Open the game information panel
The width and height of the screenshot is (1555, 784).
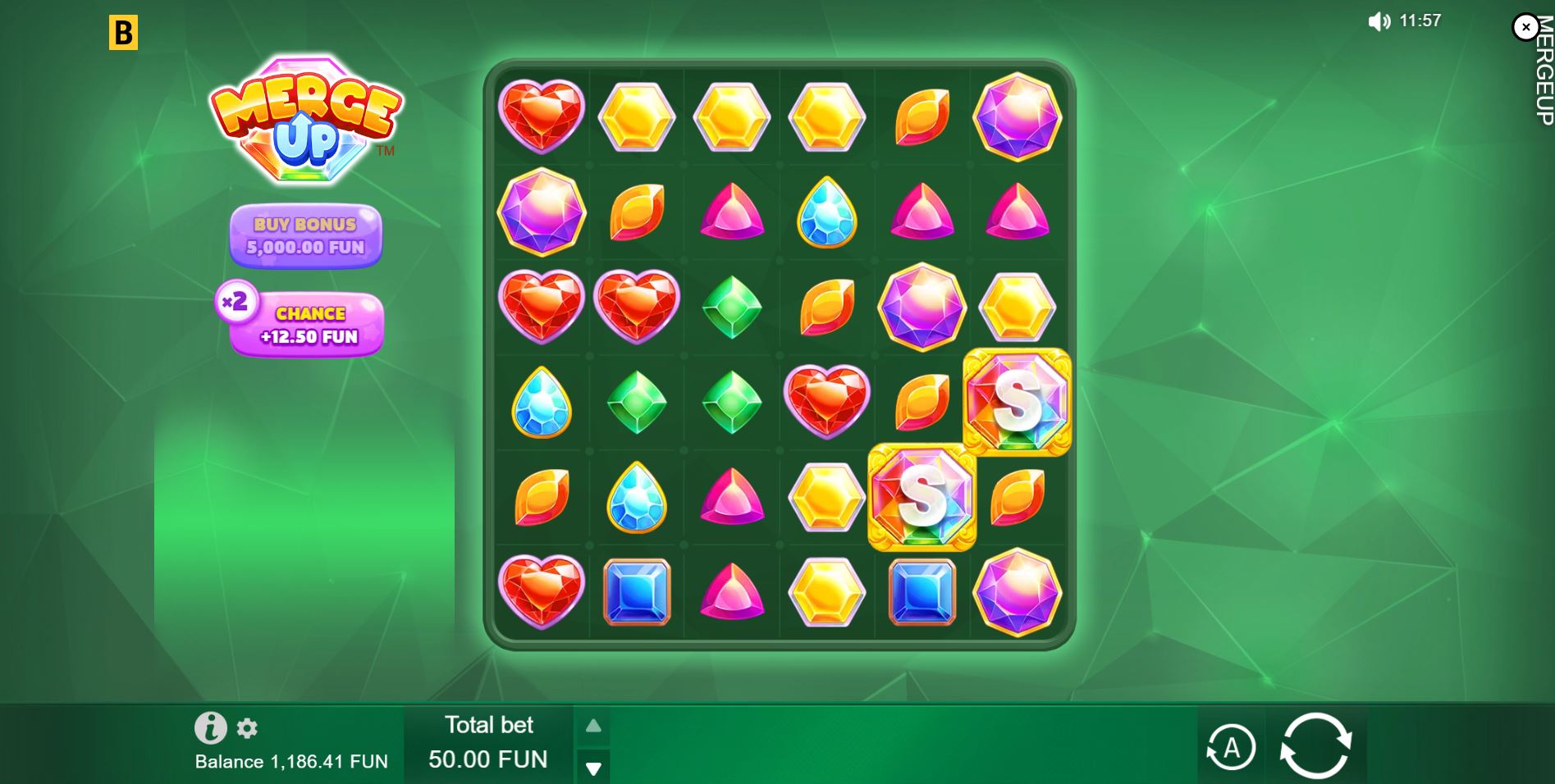212,728
